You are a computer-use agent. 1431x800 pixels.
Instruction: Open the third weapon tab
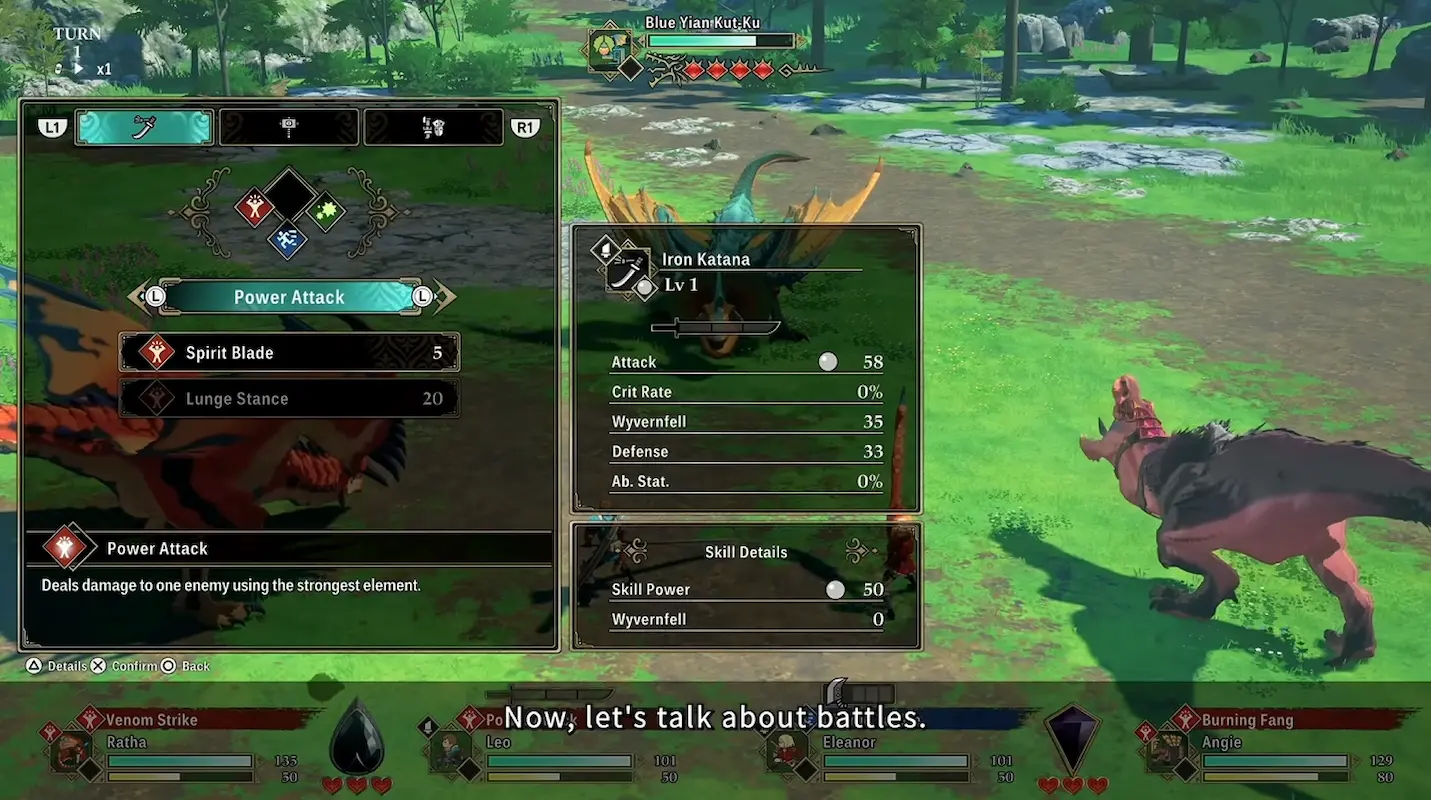pyautogui.click(x=433, y=127)
